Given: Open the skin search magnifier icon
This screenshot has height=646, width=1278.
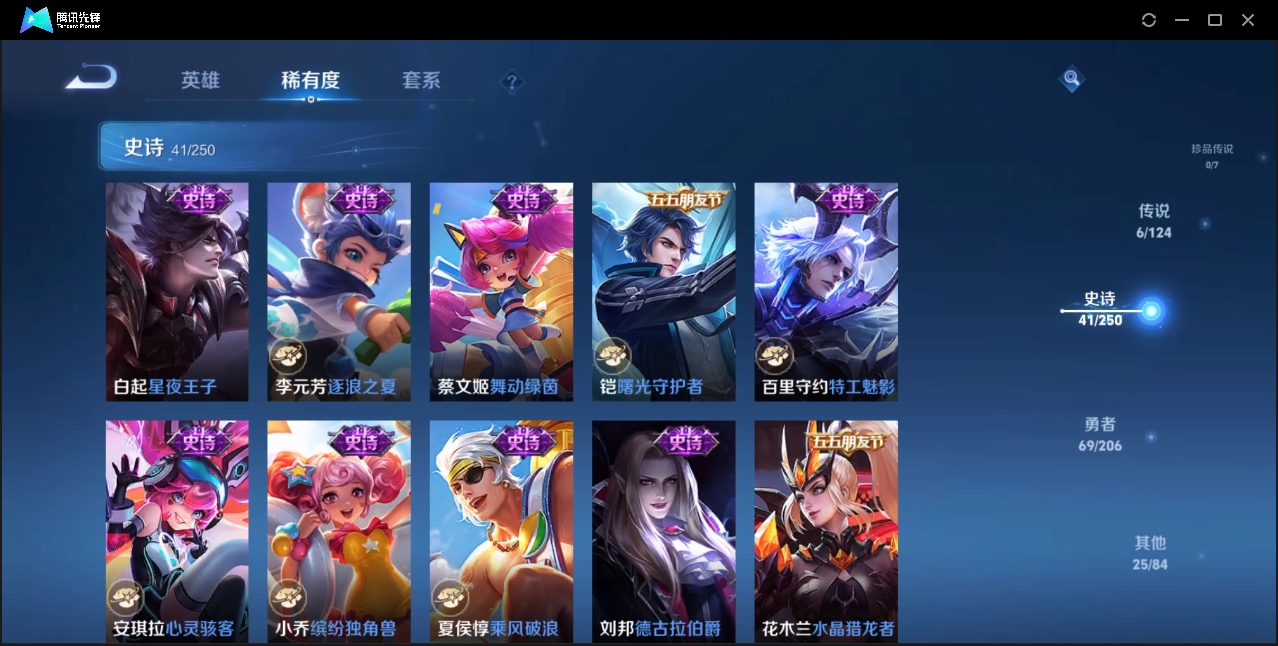Looking at the screenshot, I should click(1072, 78).
